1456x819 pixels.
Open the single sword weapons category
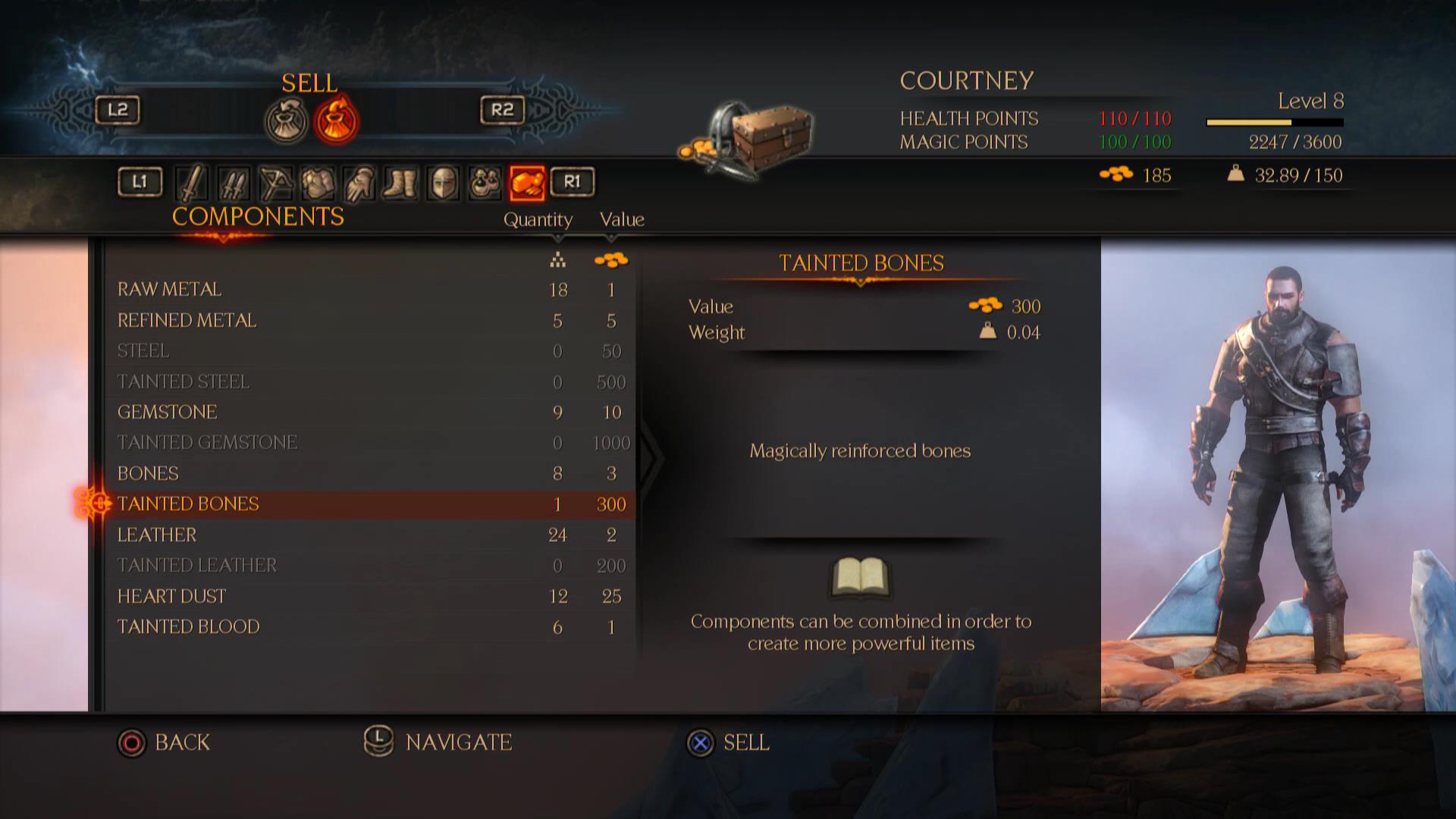click(x=192, y=183)
